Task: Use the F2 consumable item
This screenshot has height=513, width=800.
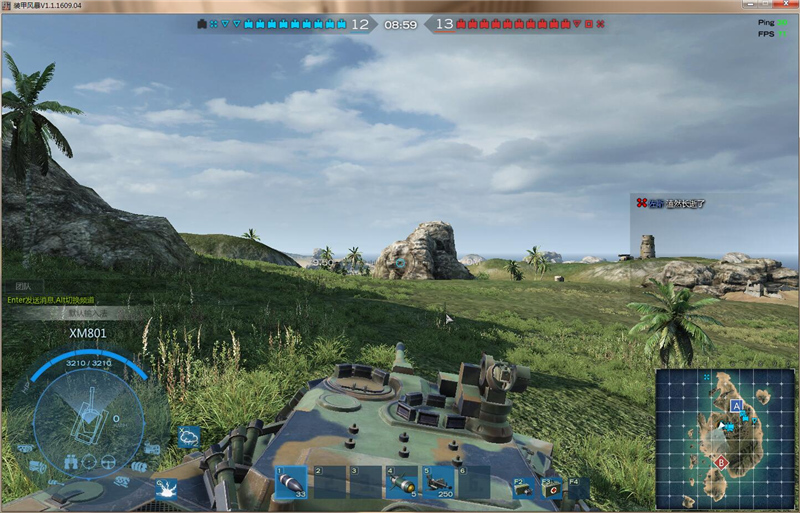Action: tap(522, 487)
